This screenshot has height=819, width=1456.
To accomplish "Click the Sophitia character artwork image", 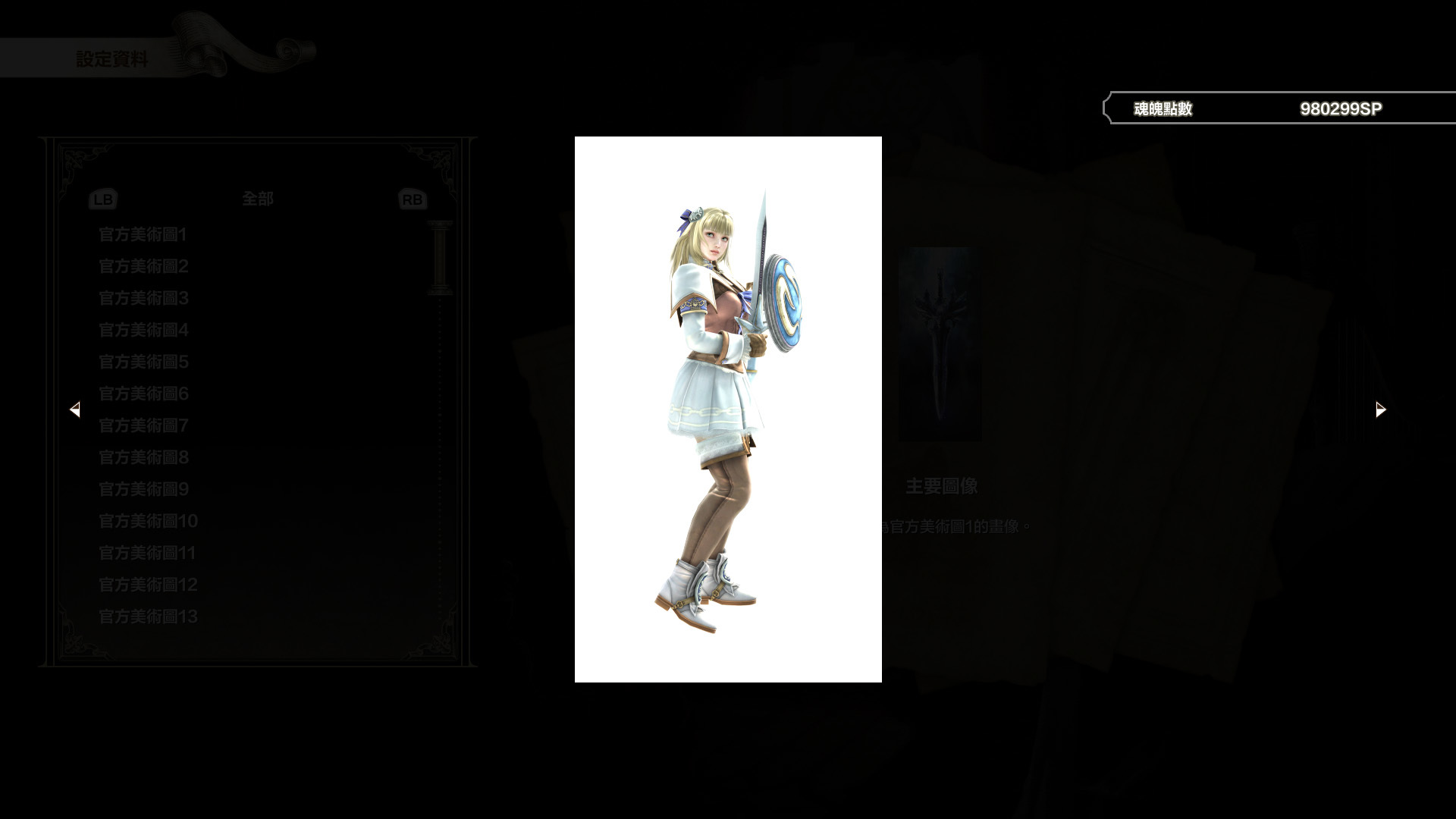I will (x=720, y=394).
